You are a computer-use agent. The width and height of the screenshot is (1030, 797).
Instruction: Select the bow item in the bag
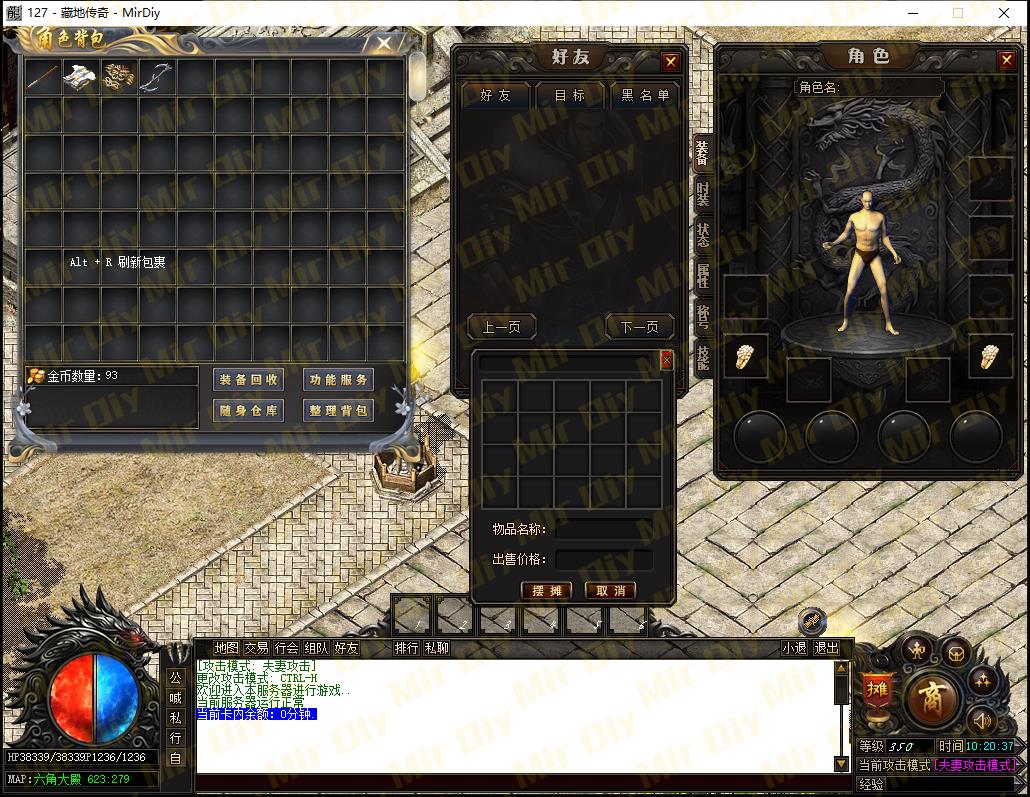pos(156,77)
